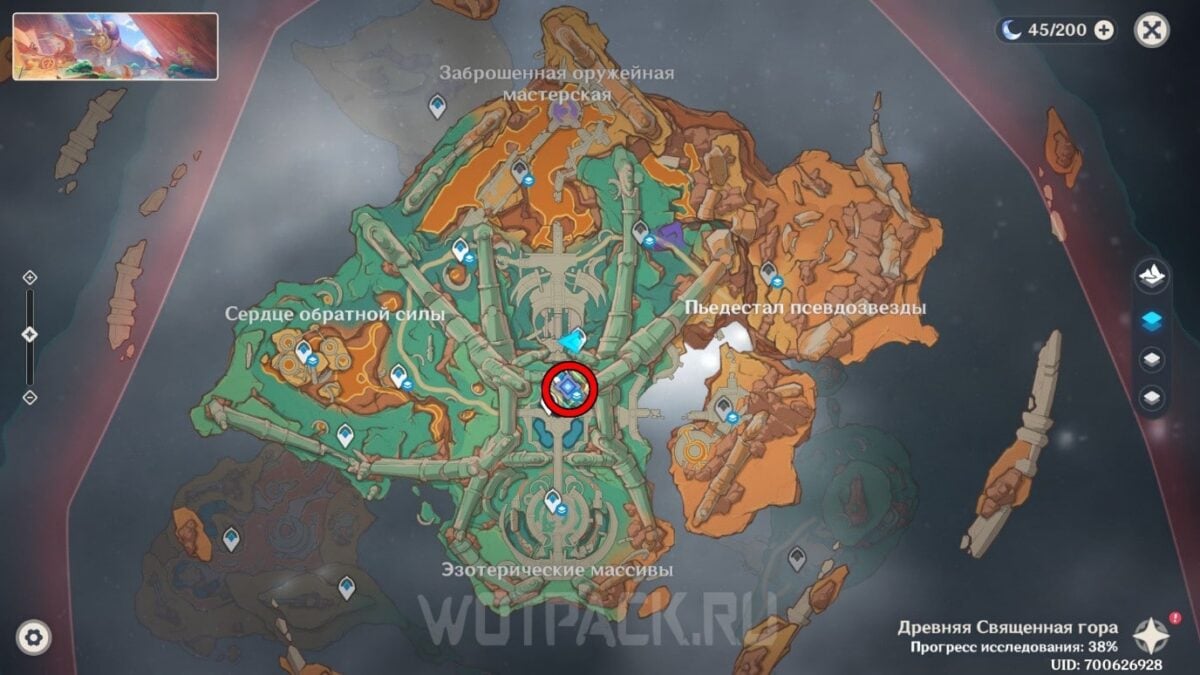This screenshot has height=675, width=1200.
Task: Open the four-point star region menu
Action: pyautogui.click(x=1151, y=635)
